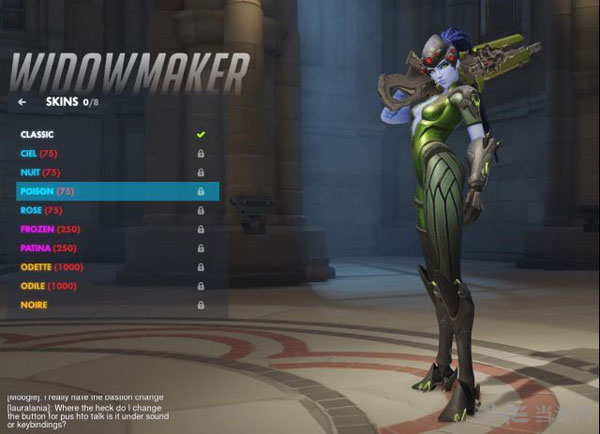
Task: Go back using the arrow beside SKINS
Action: tap(22, 101)
